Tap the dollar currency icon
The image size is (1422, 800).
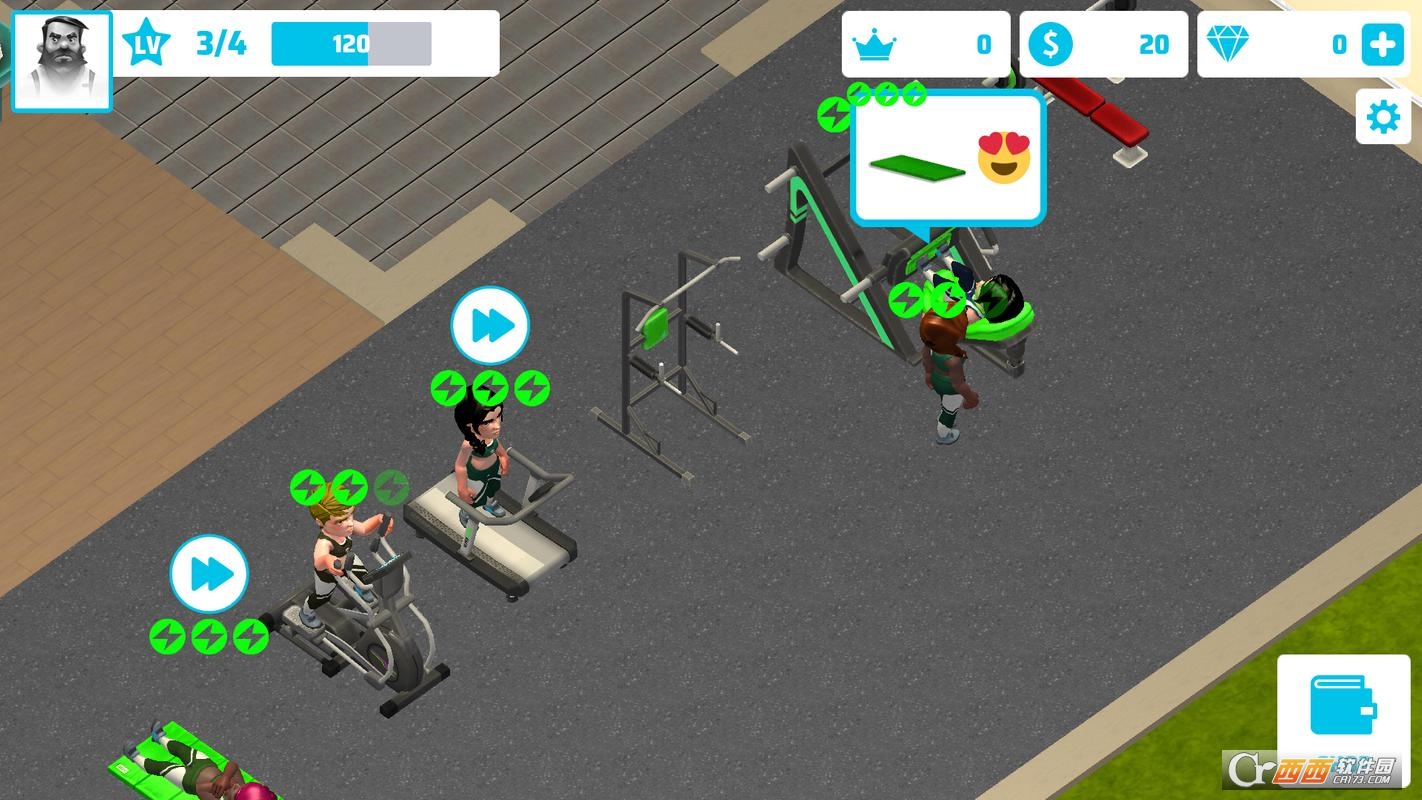1050,43
